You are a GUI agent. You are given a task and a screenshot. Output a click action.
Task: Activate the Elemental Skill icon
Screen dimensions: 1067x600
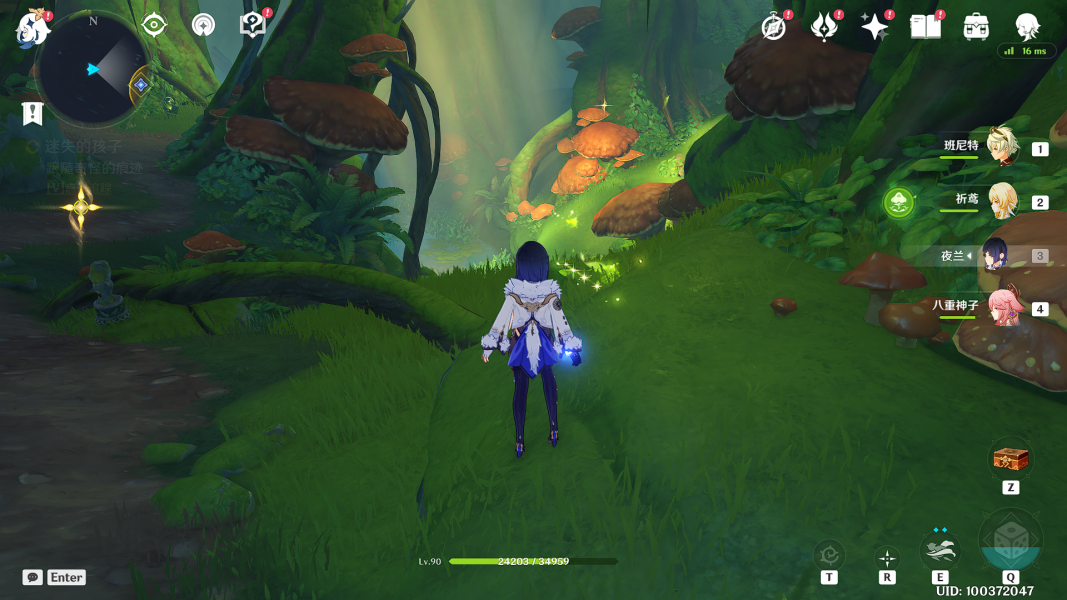click(x=940, y=551)
